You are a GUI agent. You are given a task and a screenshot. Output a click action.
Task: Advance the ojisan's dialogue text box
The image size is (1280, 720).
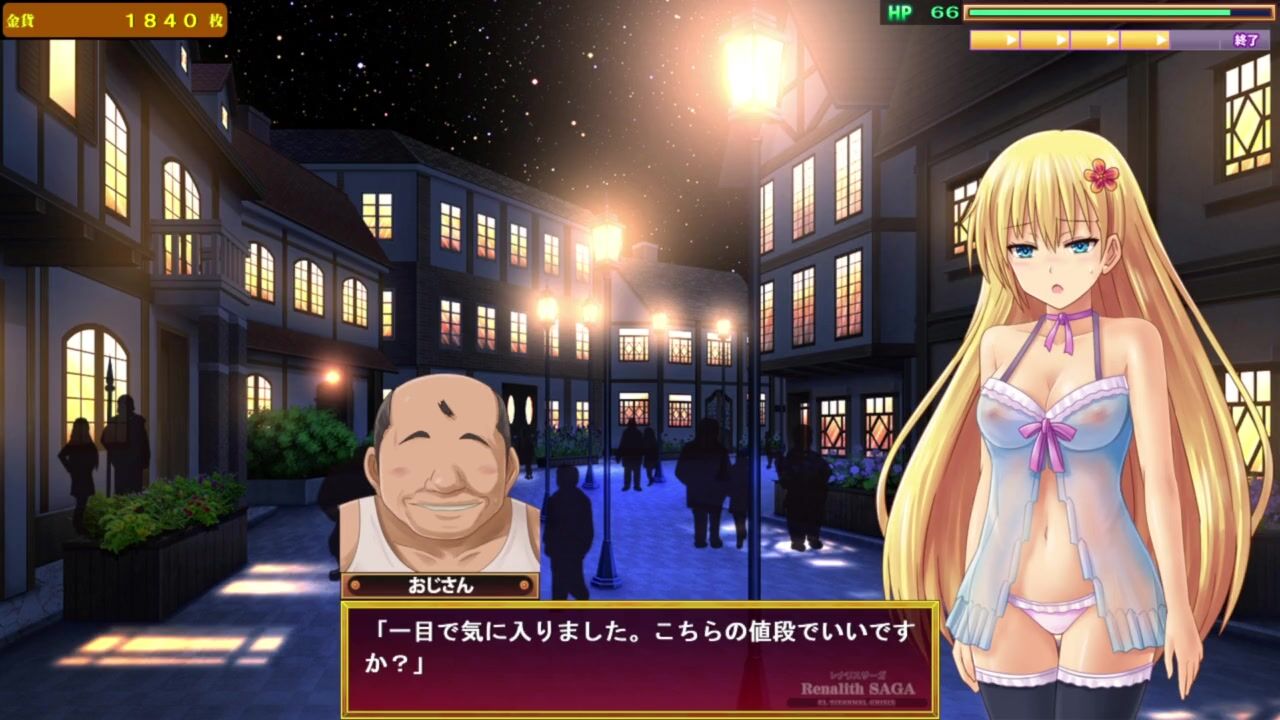coord(640,657)
